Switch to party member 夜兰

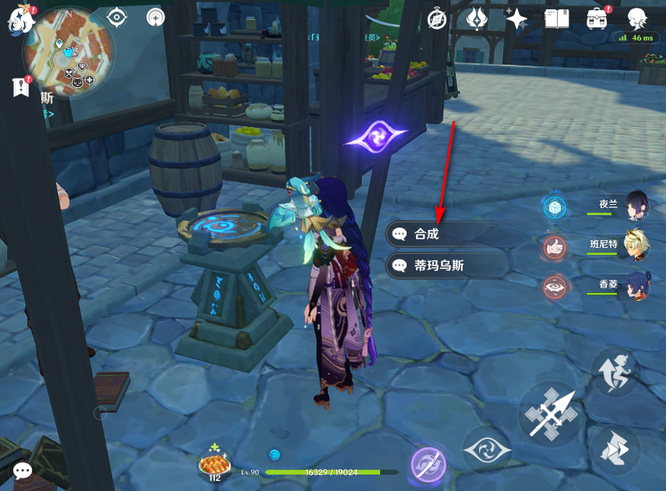click(636, 205)
